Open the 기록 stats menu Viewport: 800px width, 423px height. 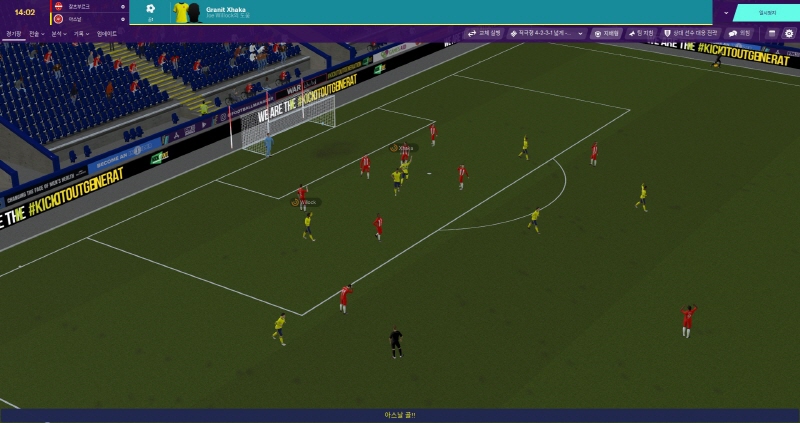point(81,33)
